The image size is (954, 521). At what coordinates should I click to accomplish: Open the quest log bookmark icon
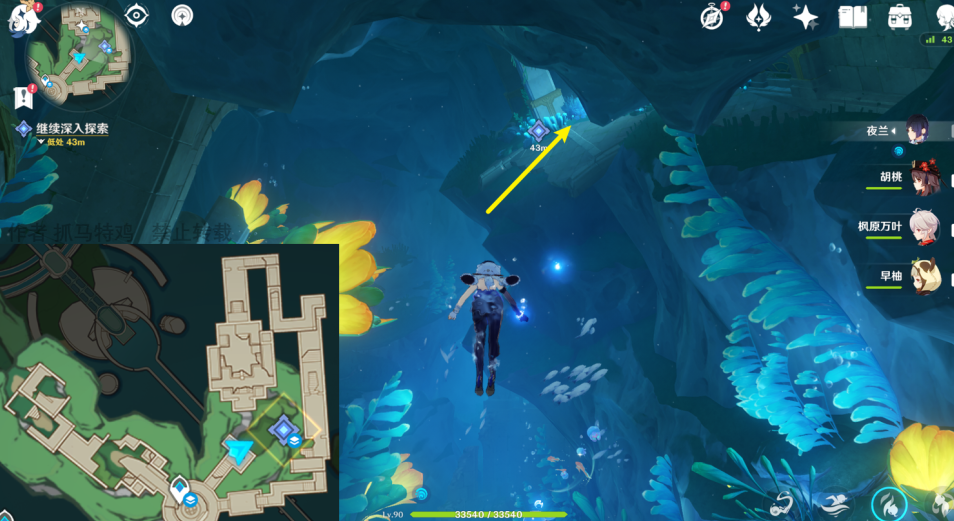tap(23, 96)
